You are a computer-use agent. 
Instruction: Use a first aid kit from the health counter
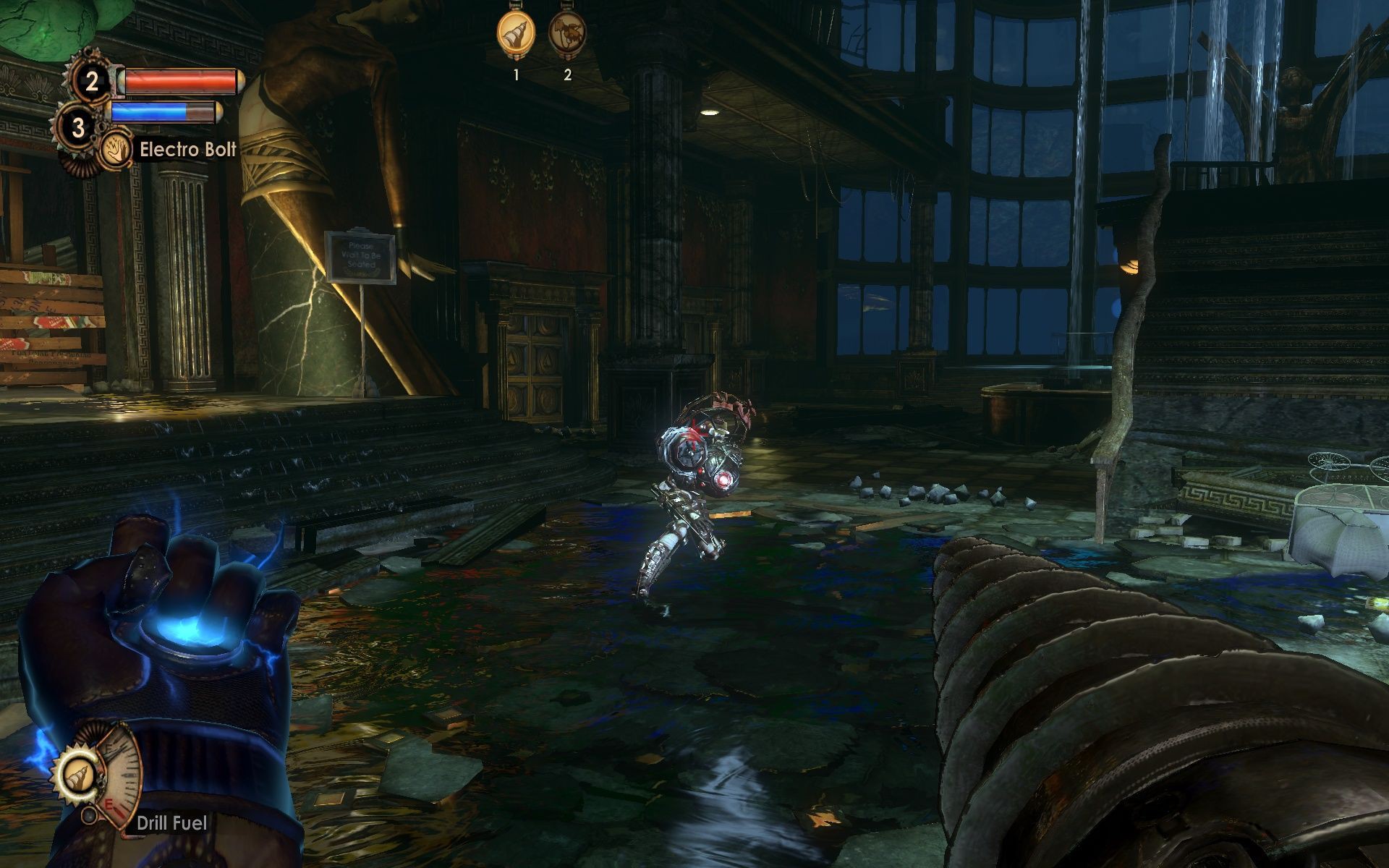coord(92,81)
